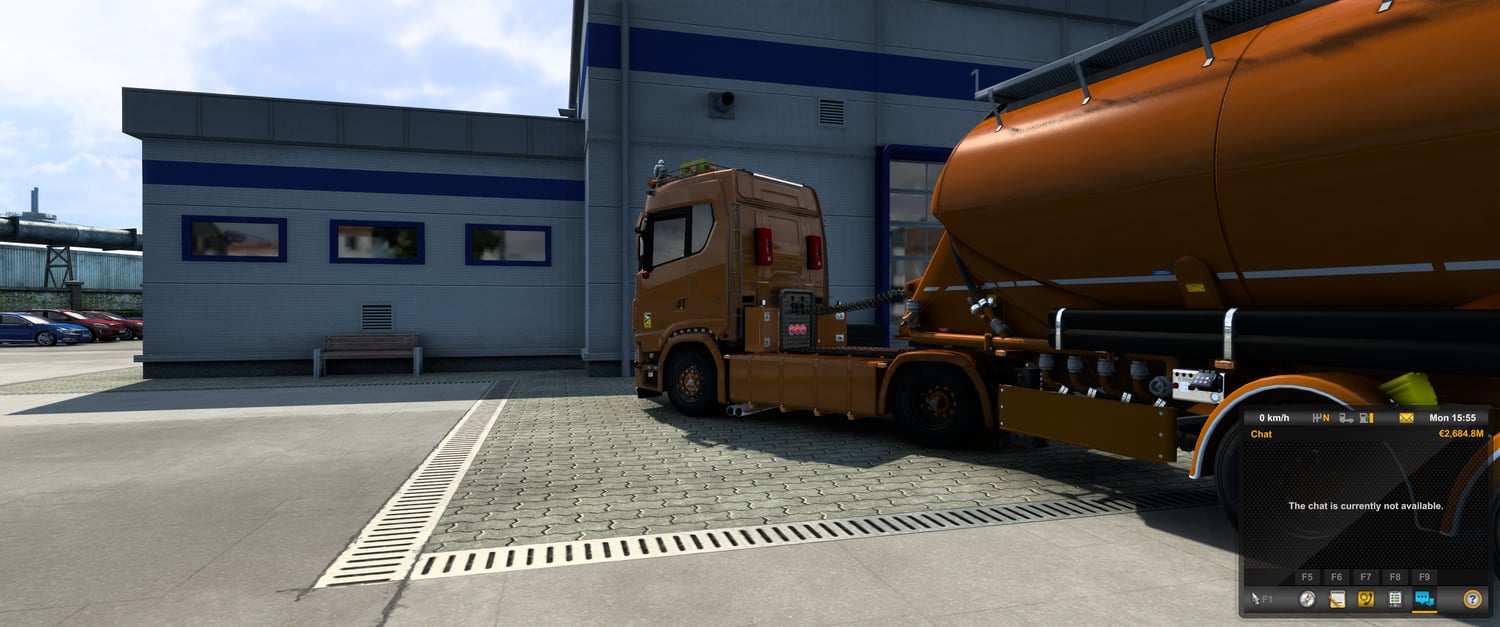Open the yellow phone assistance tab
Screen dimensions: 1500x627
pos(1366,599)
